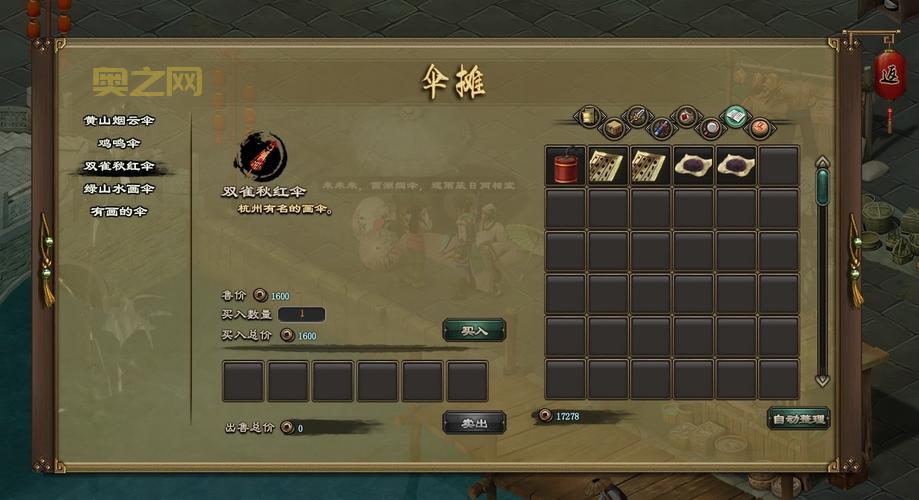Screen dimensions: 919x500
Task: Auto-sort inventory with 自动整理
Action: [798, 419]
